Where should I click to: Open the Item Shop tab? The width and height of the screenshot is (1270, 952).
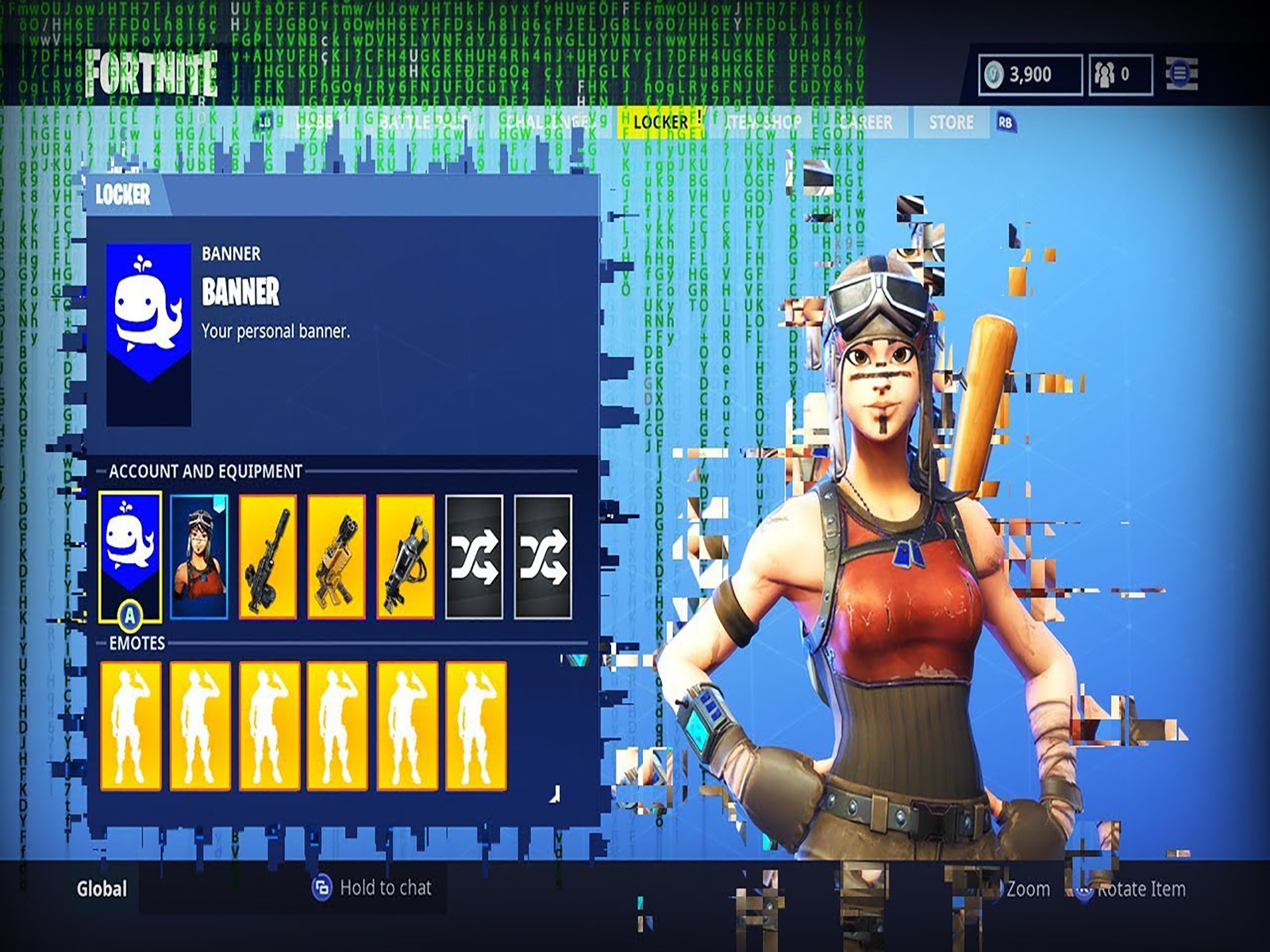(764, 123)
